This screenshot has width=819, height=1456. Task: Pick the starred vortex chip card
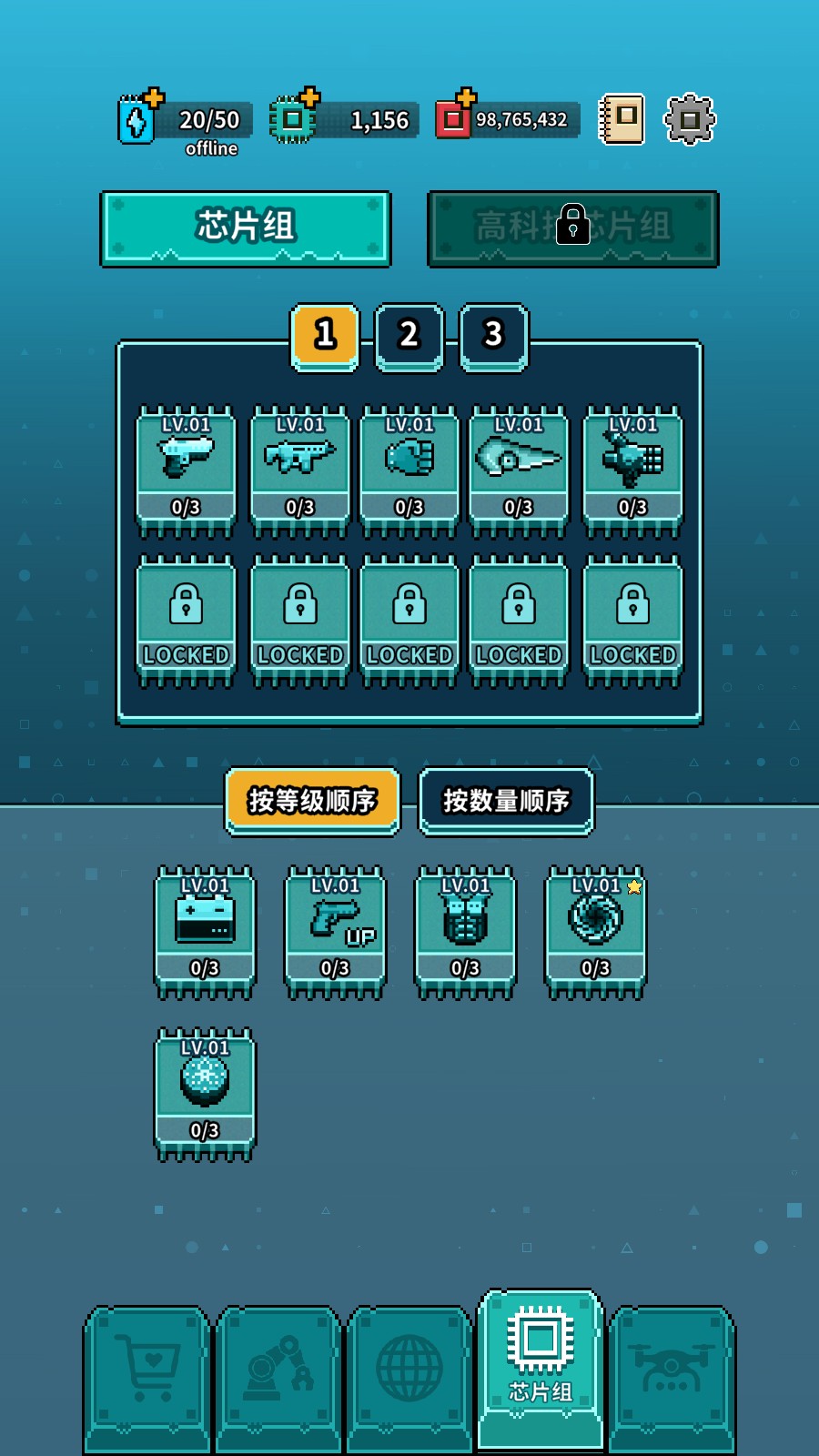point(595,931)
